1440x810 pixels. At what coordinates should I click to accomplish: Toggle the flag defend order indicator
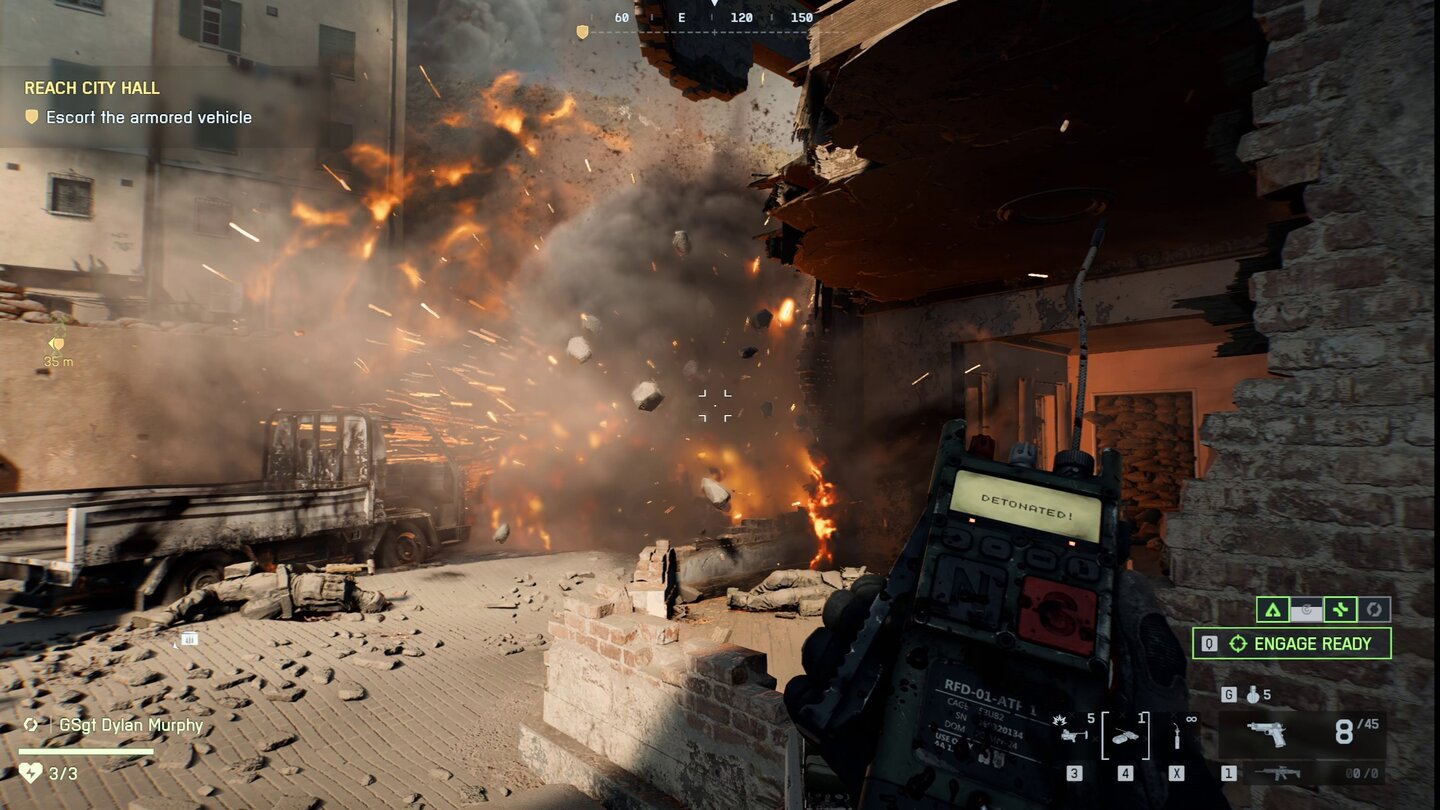point(1306,608)
